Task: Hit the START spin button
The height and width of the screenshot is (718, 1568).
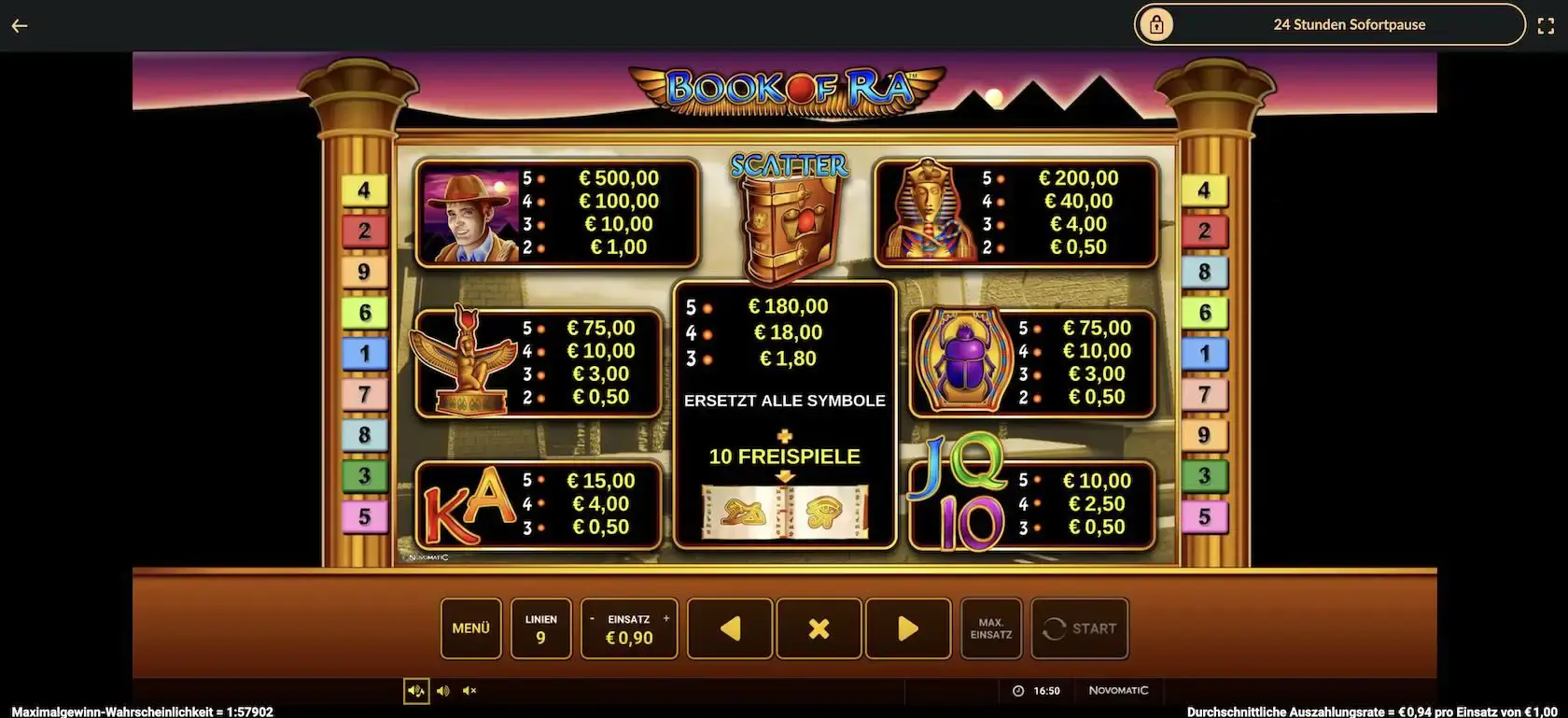Action: pyautogui.click(x=1080, y=628)
